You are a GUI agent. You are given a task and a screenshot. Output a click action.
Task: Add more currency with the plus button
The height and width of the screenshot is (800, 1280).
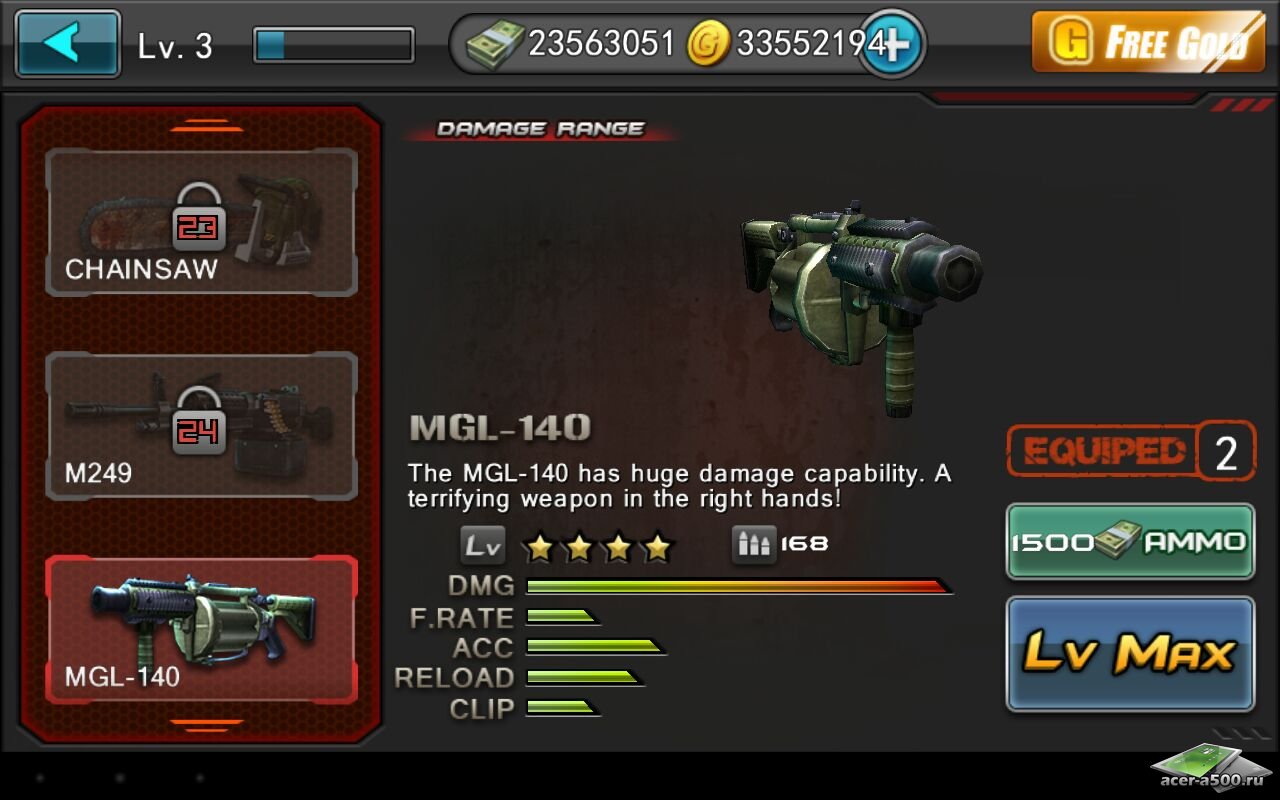(x=892, y=44)
